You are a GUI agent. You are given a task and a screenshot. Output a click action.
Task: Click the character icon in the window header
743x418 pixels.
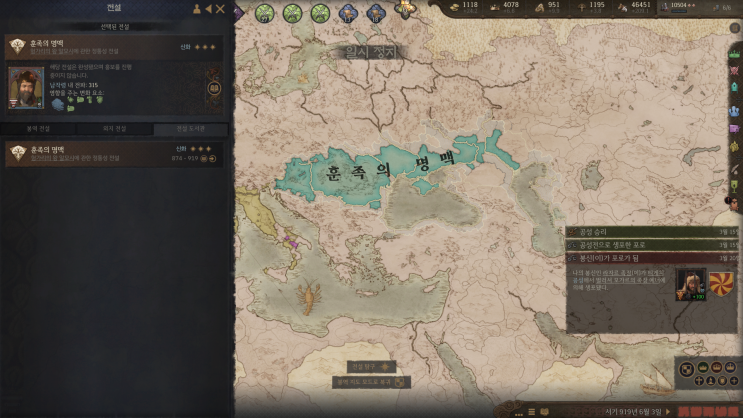point(196,9)
